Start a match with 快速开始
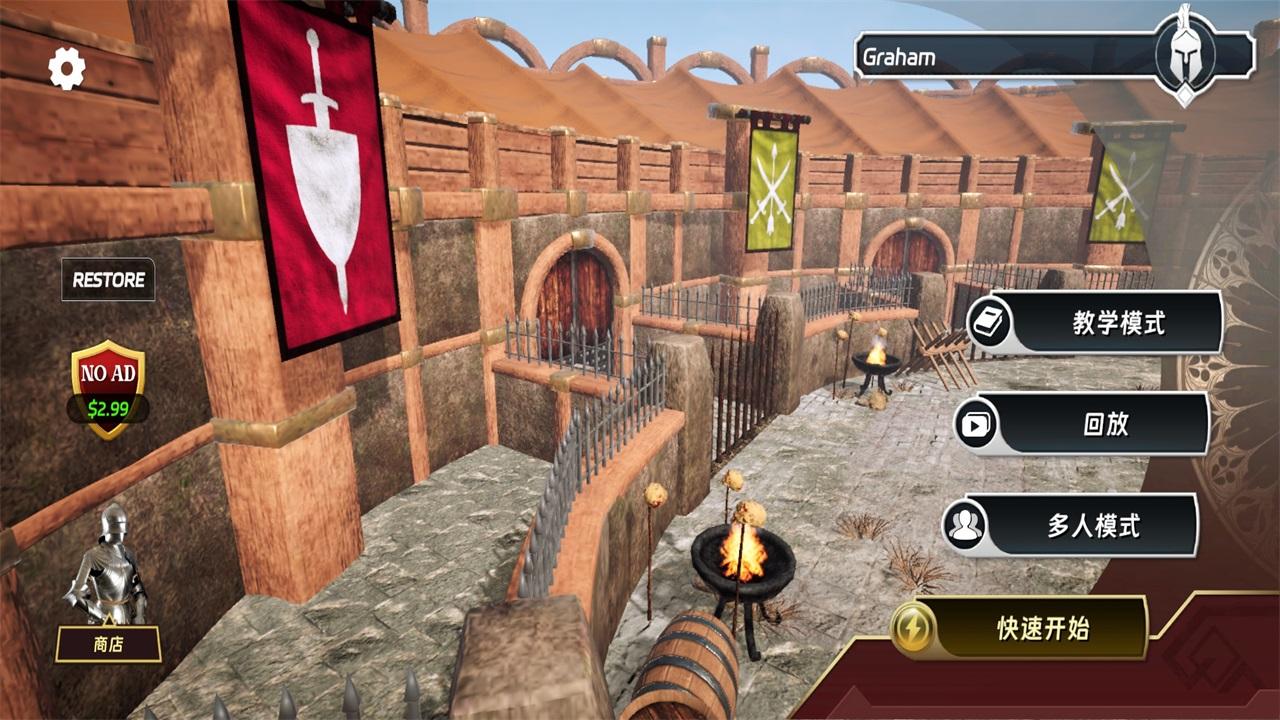Image resolution: width=1280 pixels, height=720 pixels. (x=1030, y=628)
